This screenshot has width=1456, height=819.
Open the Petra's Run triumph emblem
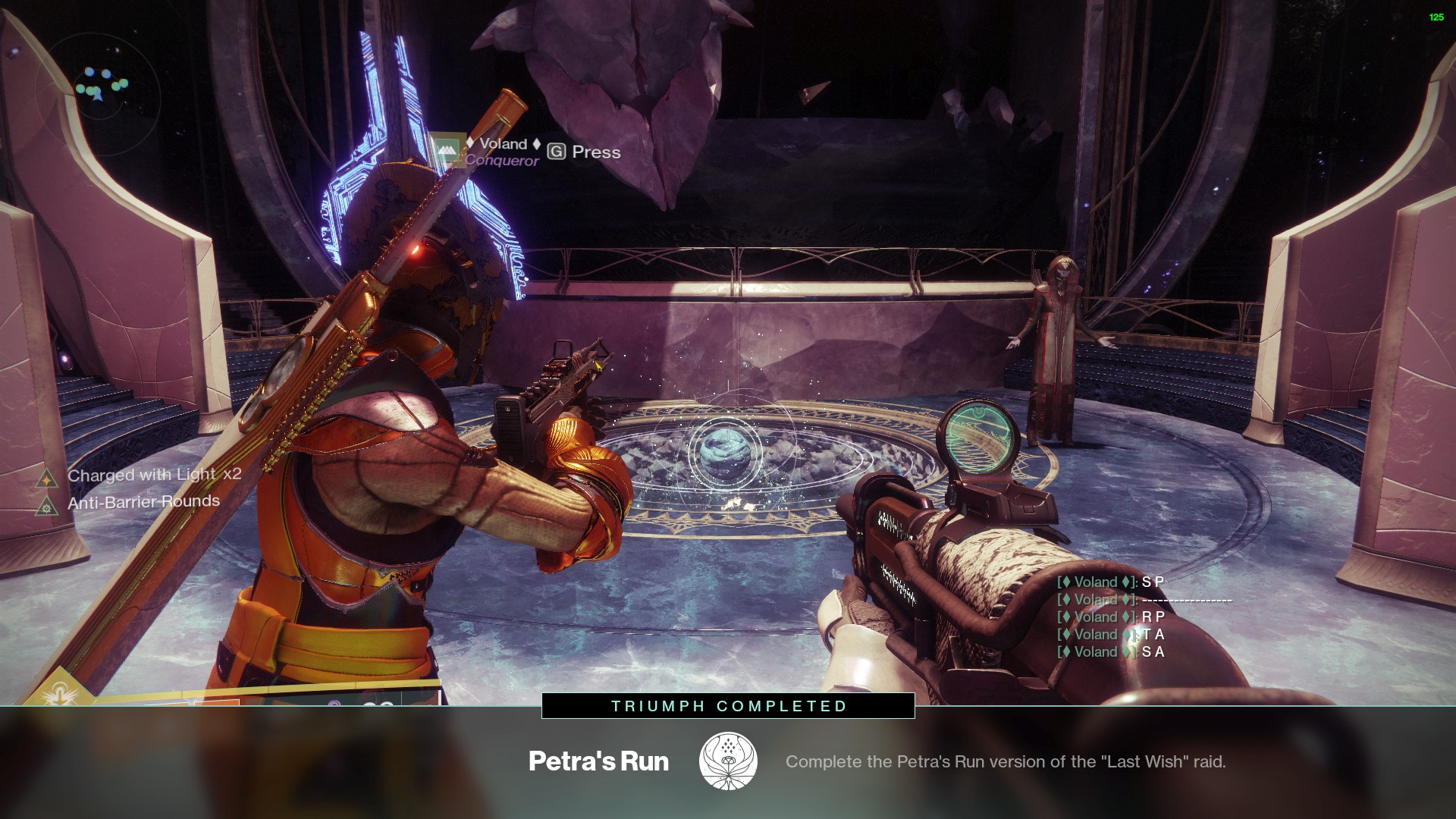click(727, 761)
